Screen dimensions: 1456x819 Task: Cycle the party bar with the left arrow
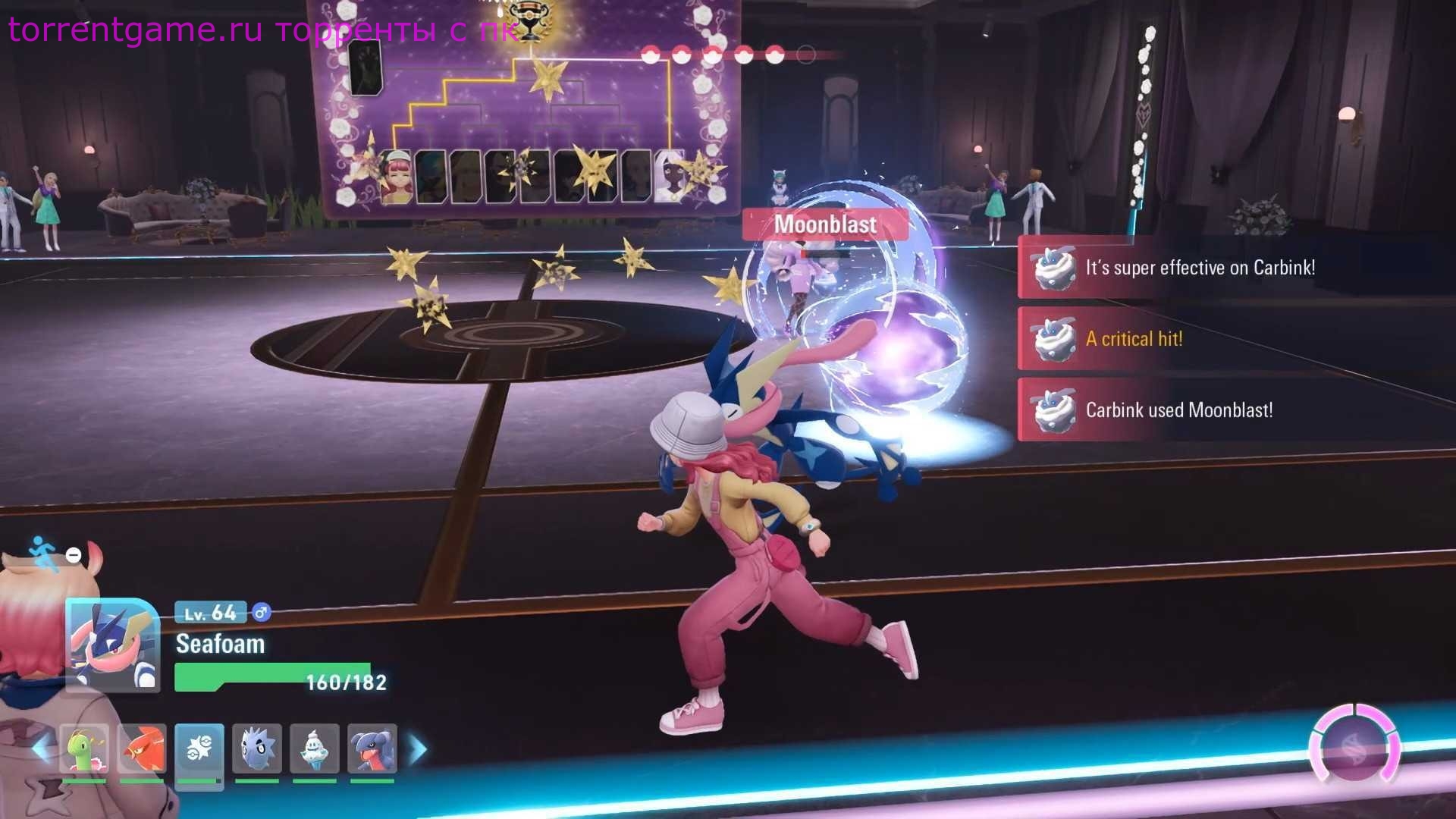tap(41, 750)
